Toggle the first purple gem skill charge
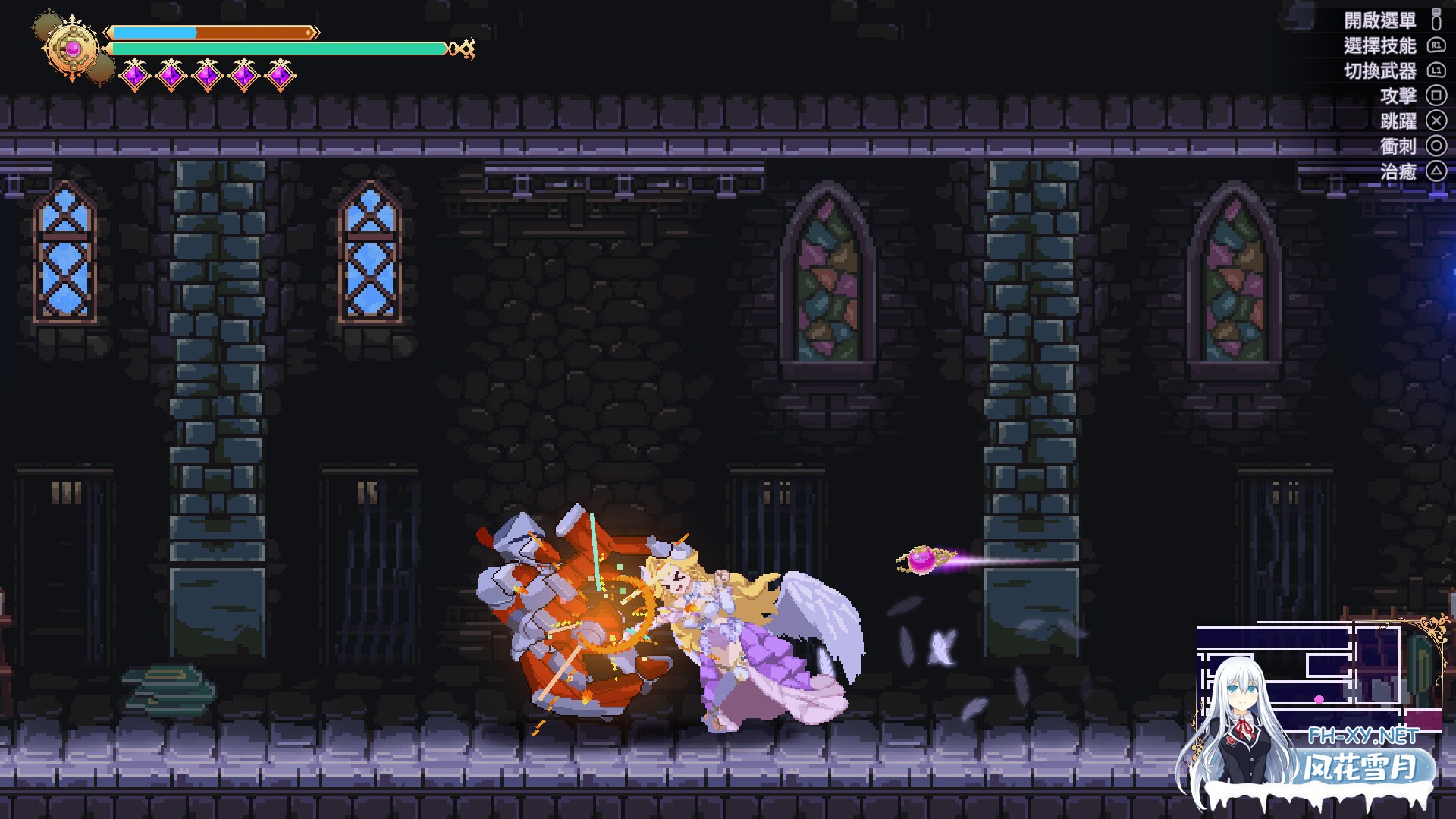 pyautogui.click(x=135, y=74)
